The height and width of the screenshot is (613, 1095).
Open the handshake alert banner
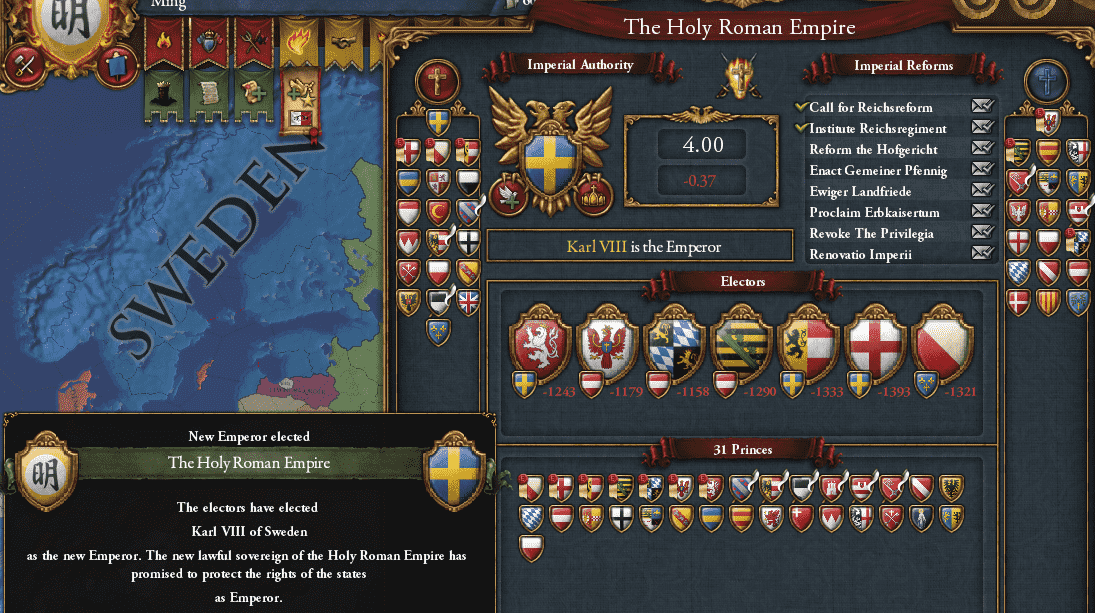(345, 43)
